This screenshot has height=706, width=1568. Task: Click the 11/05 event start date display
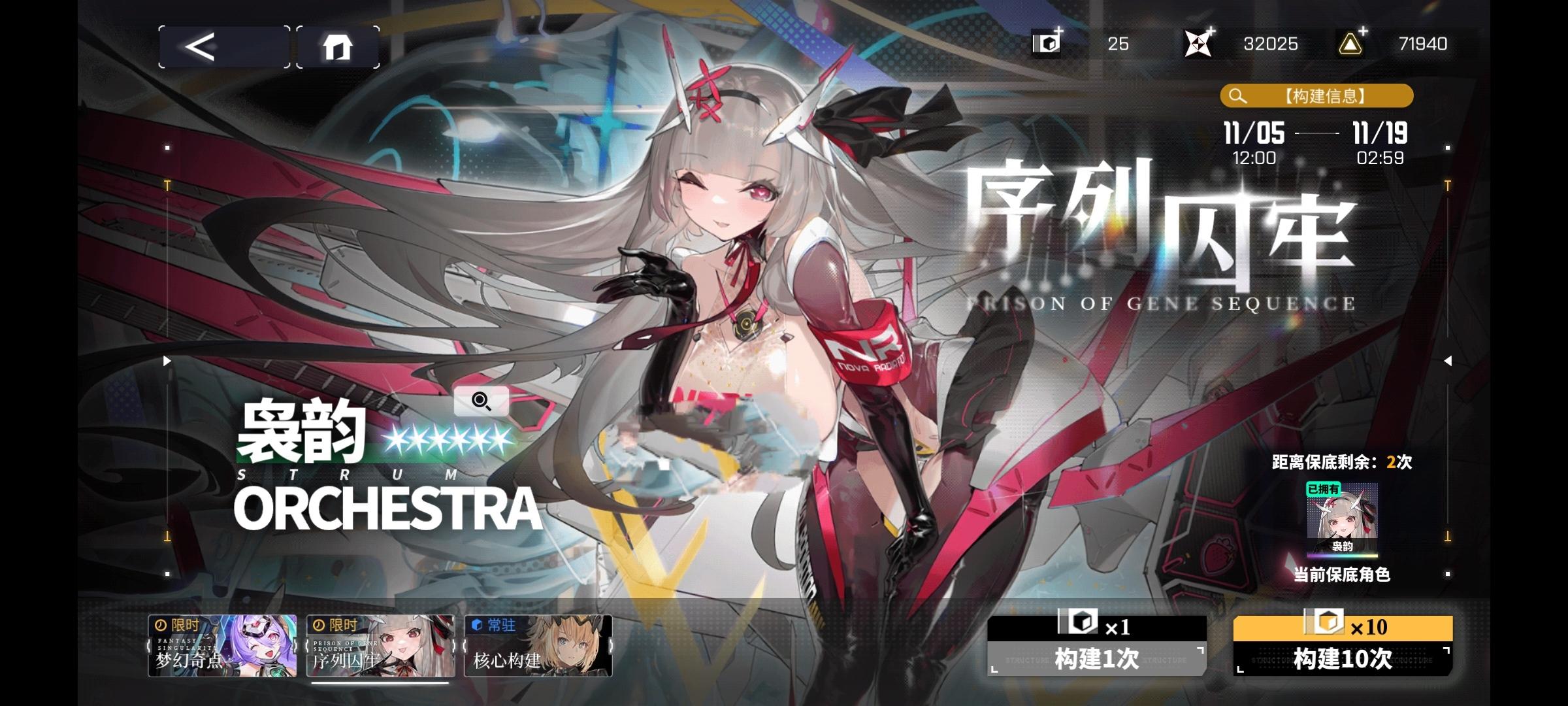tap(1256, 134)
